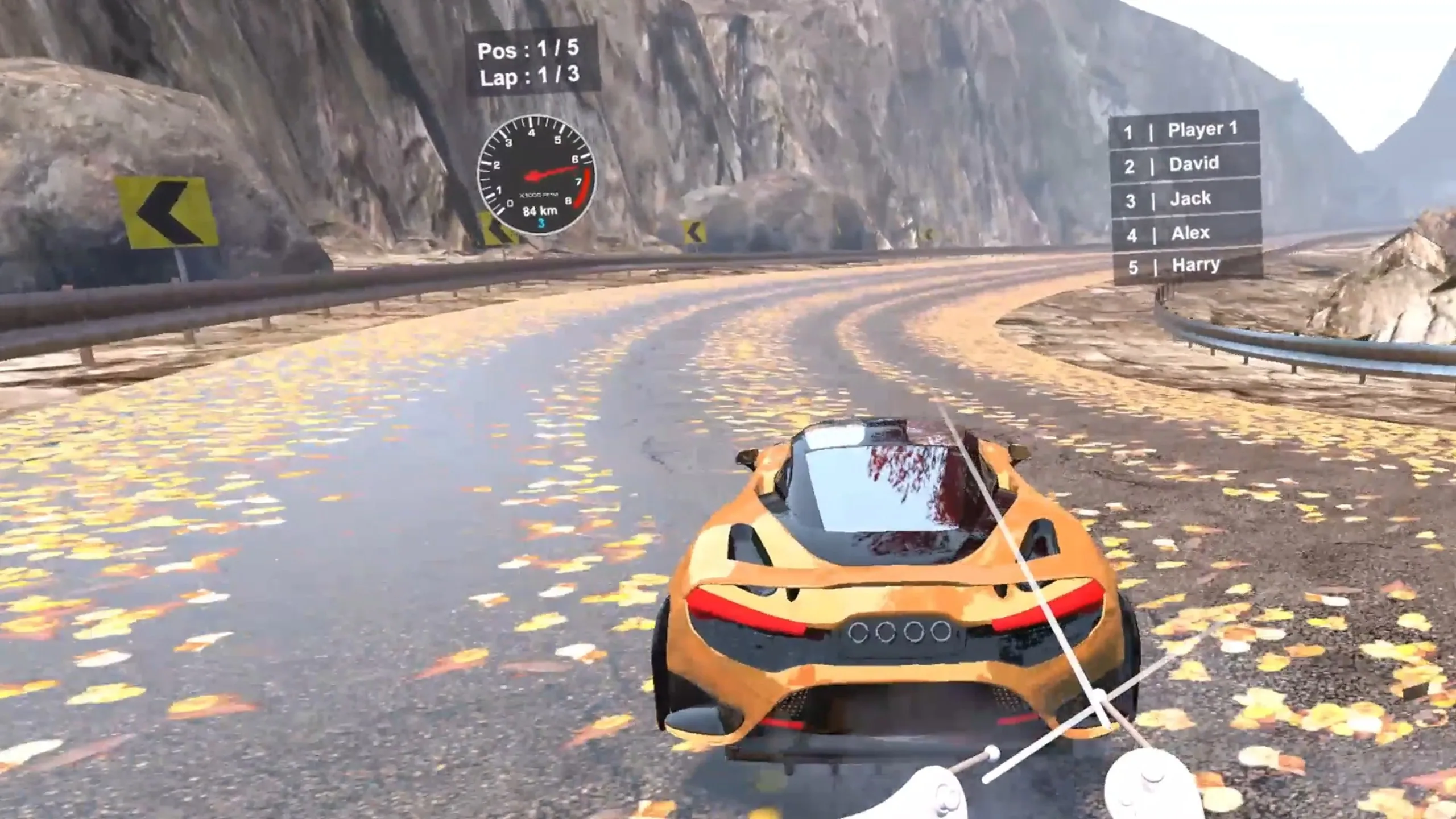
Task: Pick Alex from the standings list
Action: 1188,233
